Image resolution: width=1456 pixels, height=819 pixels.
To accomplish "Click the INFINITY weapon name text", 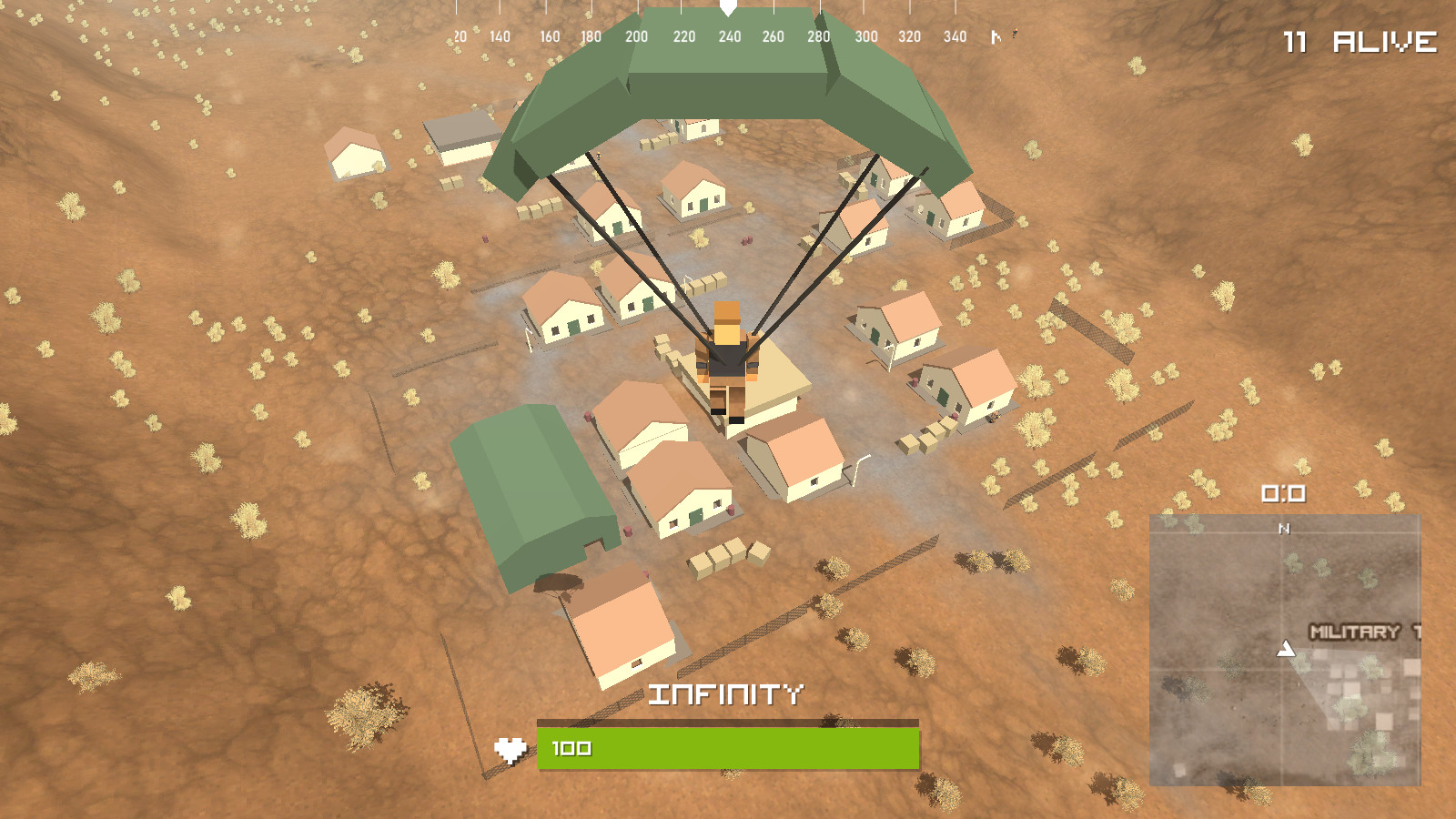I will click(728, 695).
